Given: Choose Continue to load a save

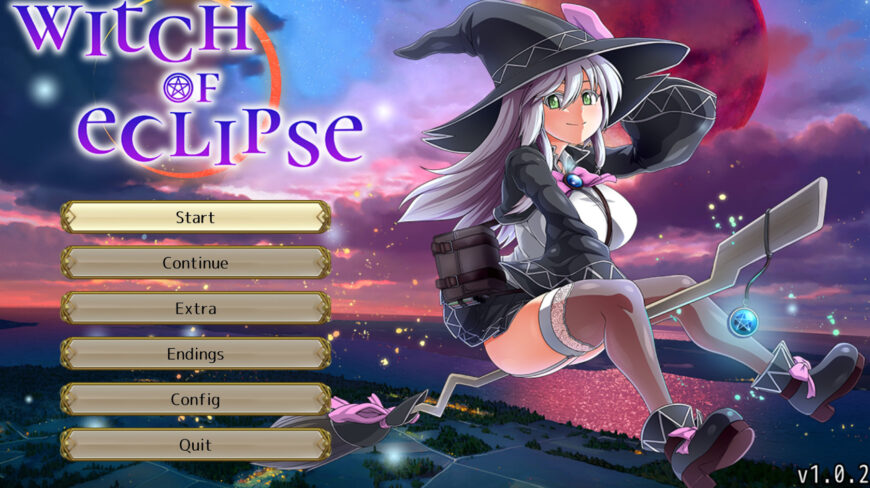Looking at the screenshot, I should click(195, 263).
